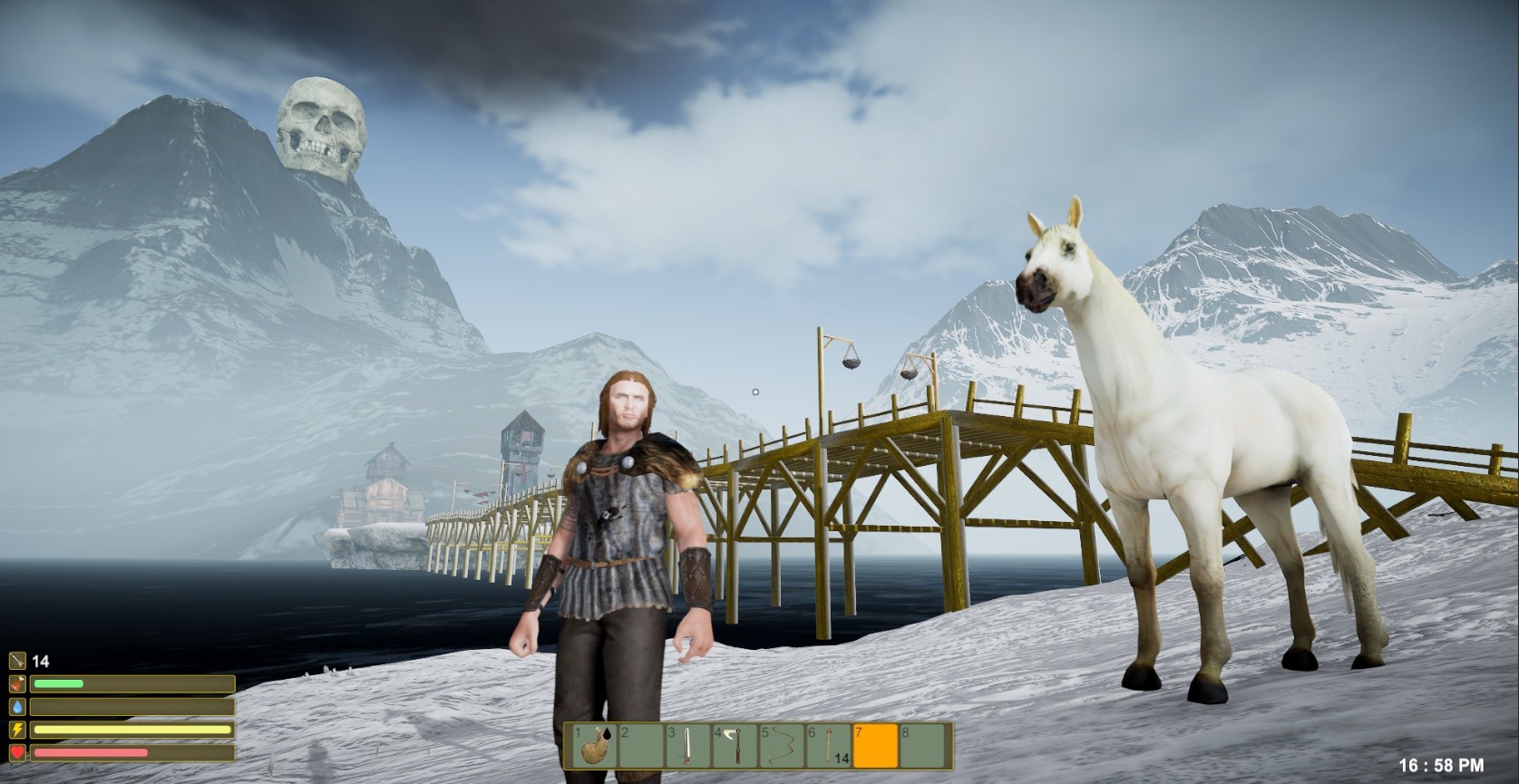The width and height of the screenshot is (1519, 784).
Task: Select the waterskin in hotbar slot 1
Action: (593, 745)
